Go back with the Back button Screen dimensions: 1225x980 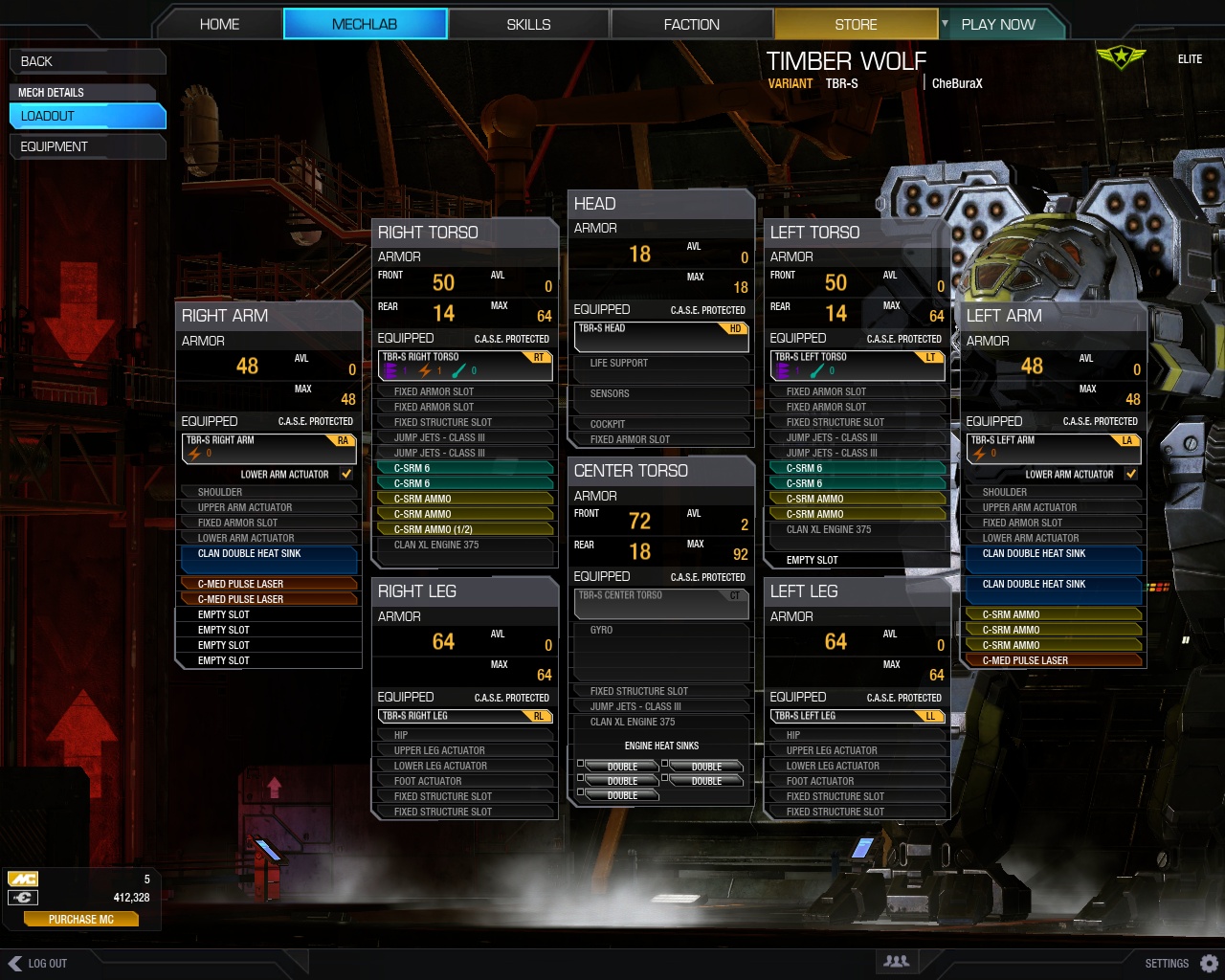coord(86,61)
